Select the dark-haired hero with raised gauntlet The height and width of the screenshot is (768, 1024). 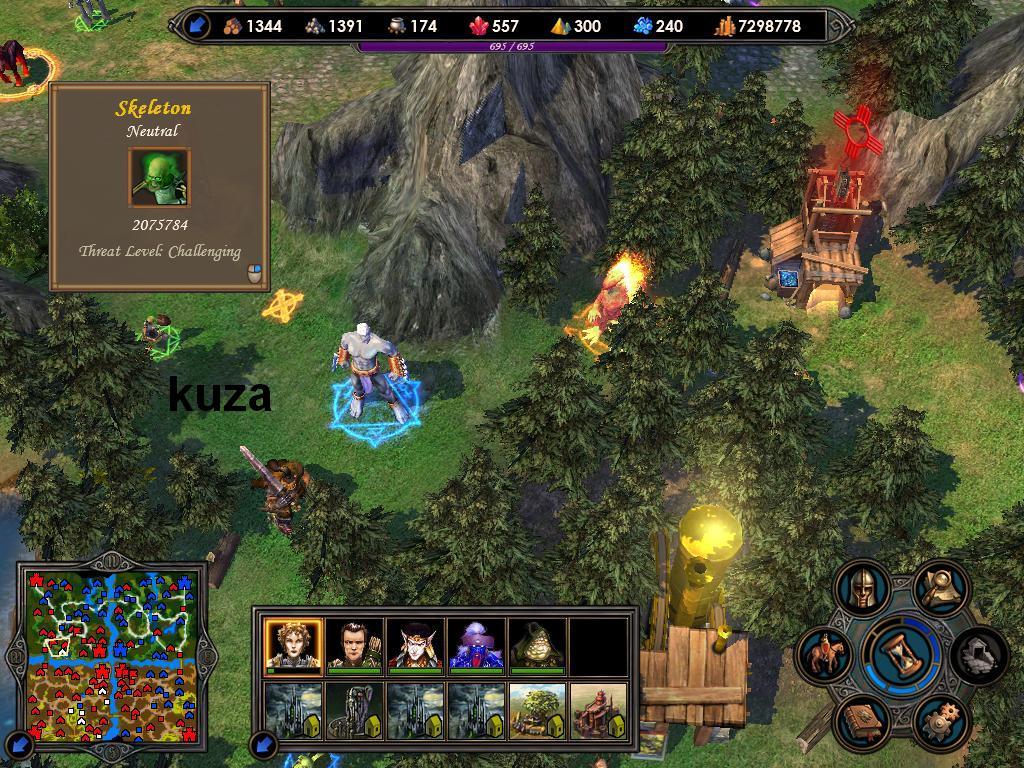(354, 646)
